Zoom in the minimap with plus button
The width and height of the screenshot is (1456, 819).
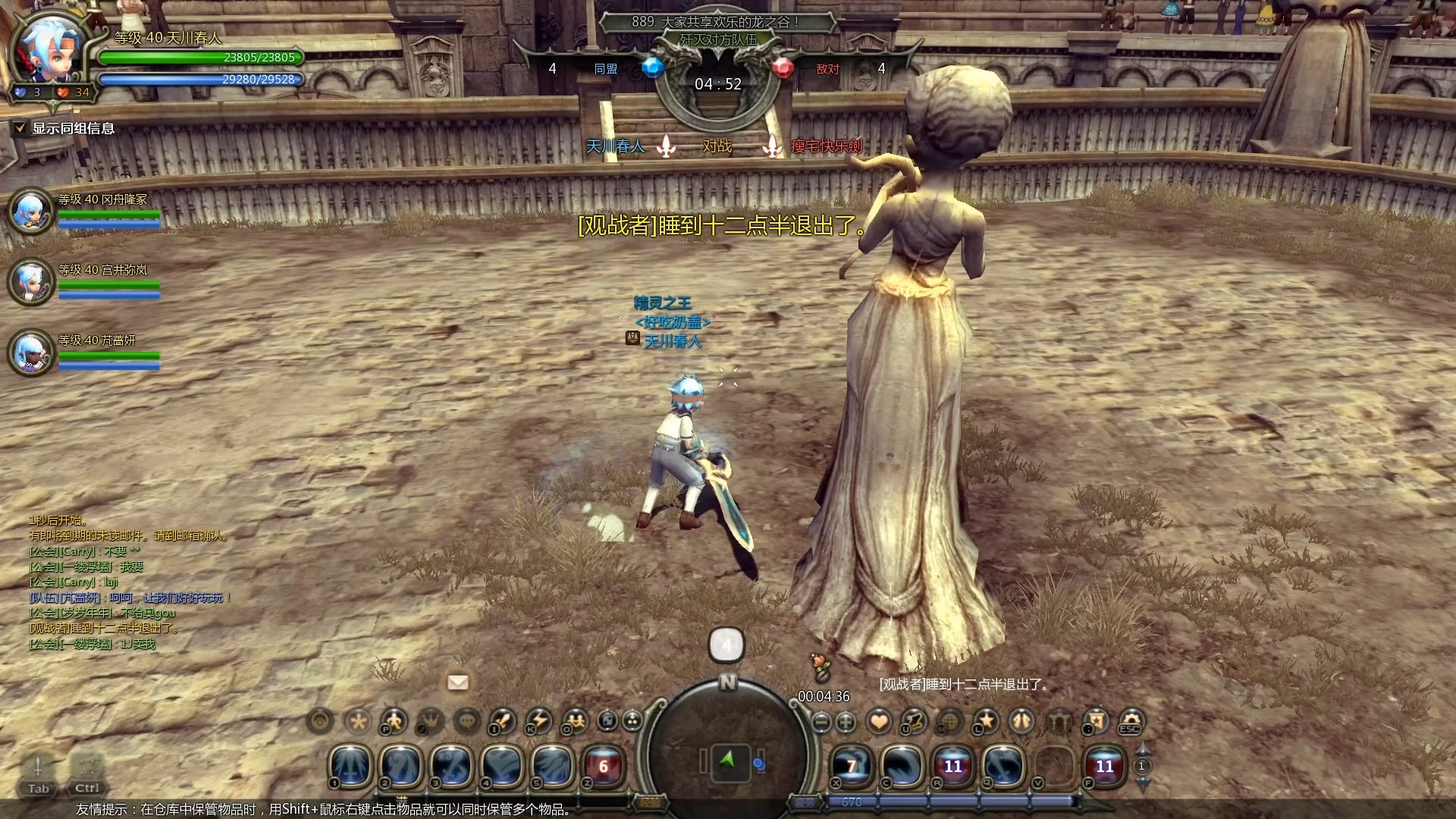[846, 722]
